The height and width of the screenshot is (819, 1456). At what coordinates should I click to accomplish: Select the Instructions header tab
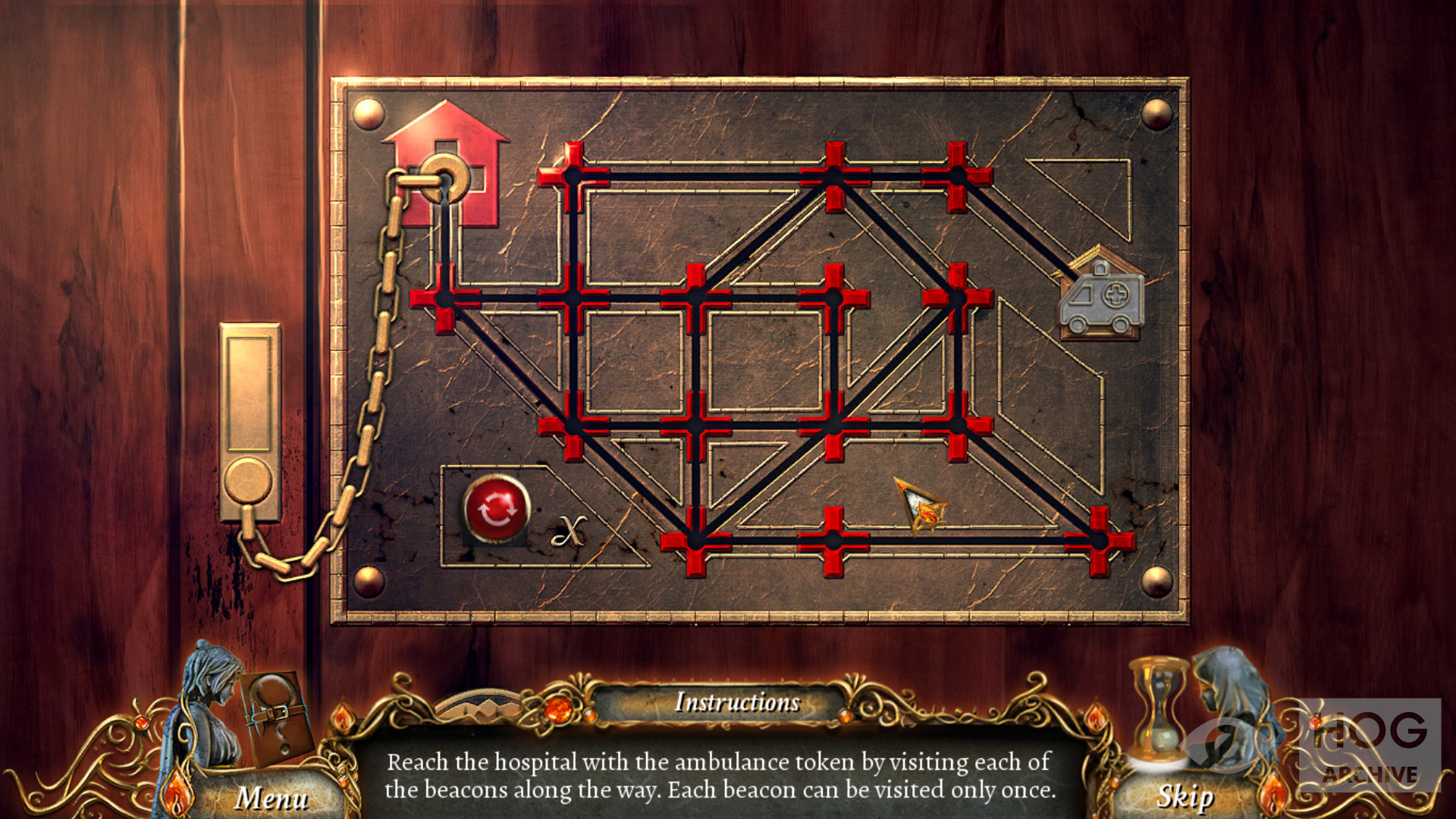pos(736,702)
